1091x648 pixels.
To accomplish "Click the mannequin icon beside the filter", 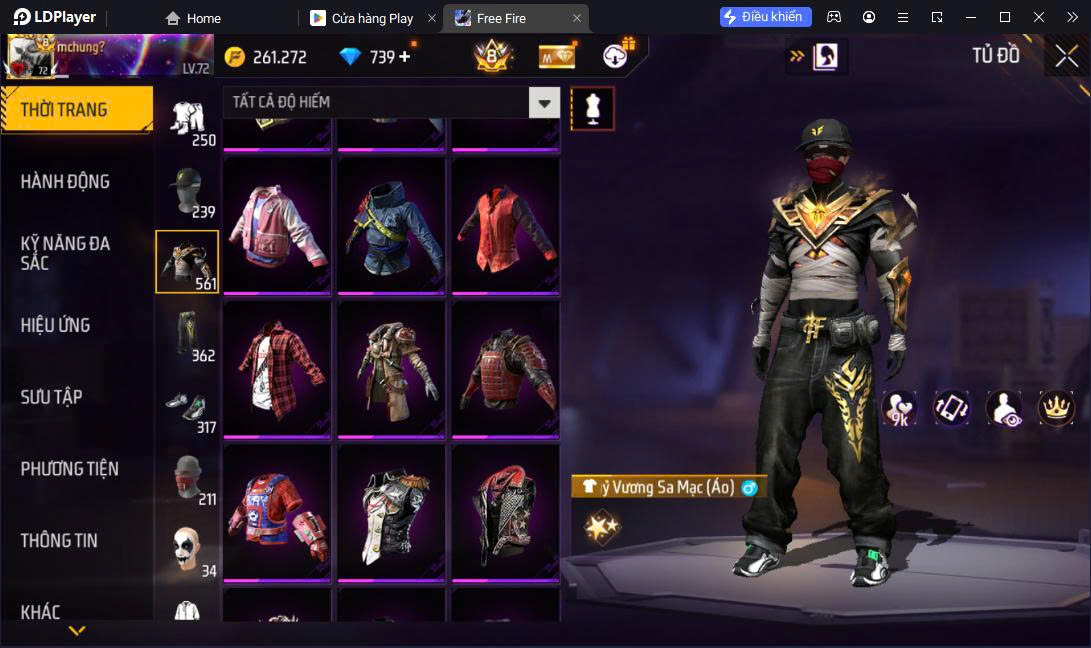I will pos(592,108).
